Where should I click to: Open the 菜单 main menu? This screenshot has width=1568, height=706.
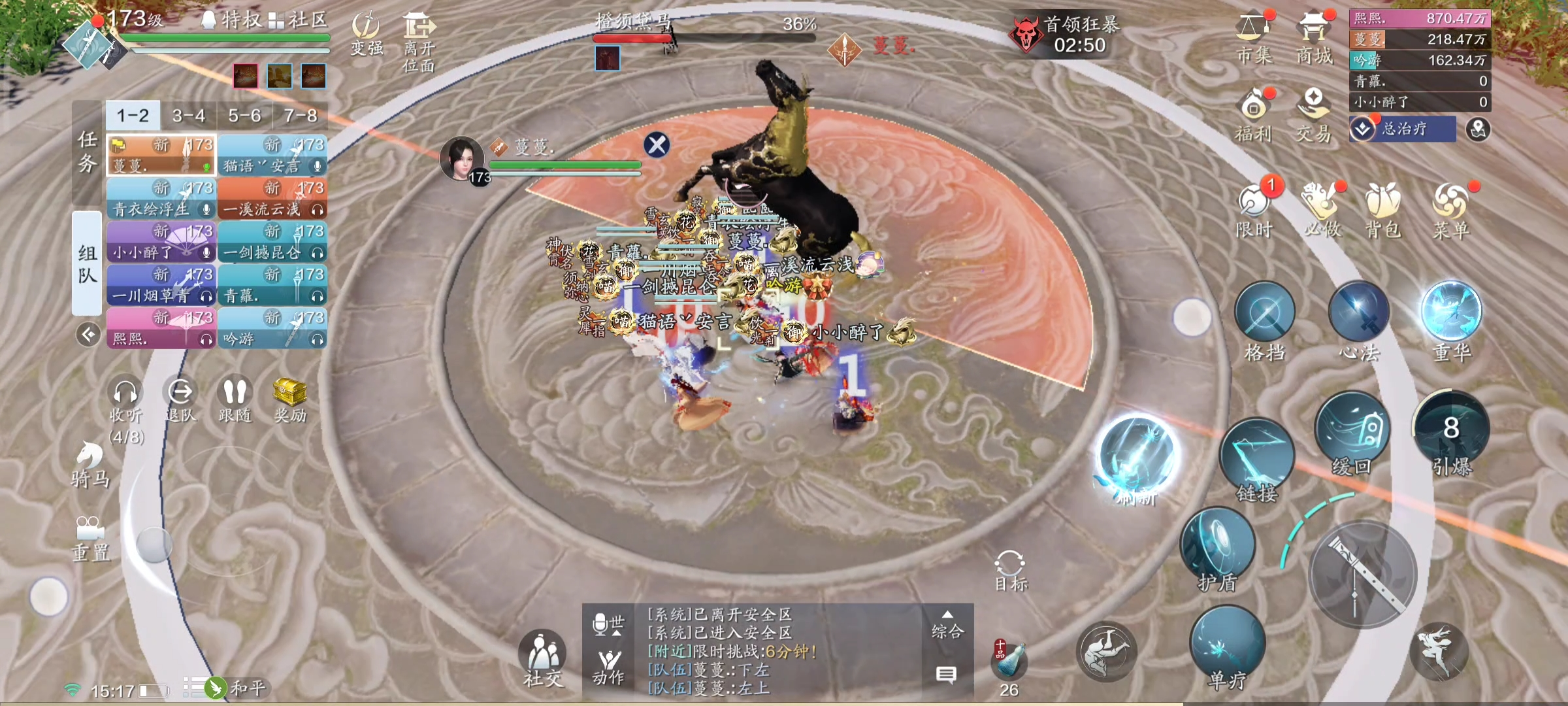(x=1451, y=209)
